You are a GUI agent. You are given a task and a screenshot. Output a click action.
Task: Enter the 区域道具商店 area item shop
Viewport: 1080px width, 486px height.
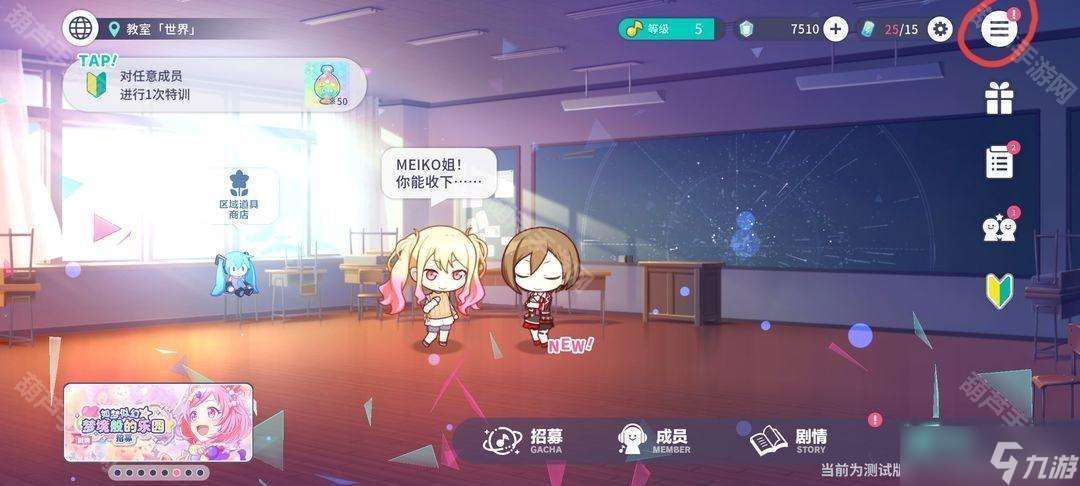[237, 195]
